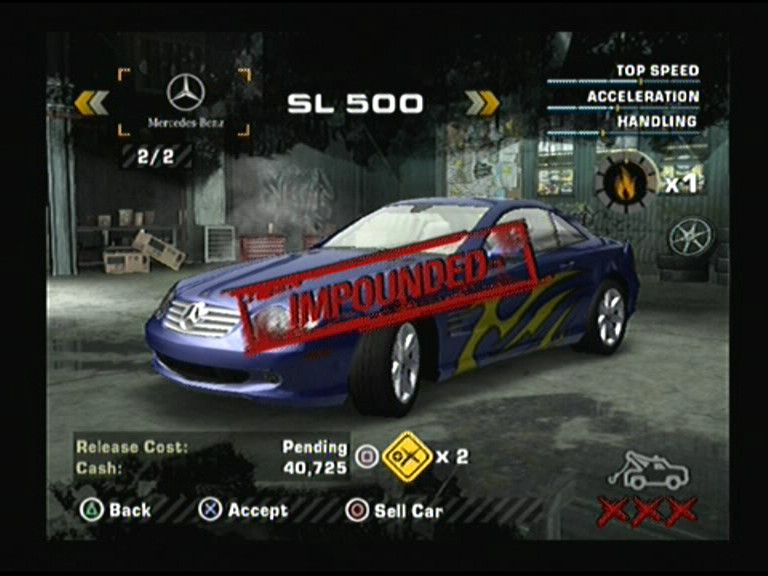The height and width of the screenshot is (576, 768).
Task: Go to the next car with right arrow
Action: (x=482, y=102)
